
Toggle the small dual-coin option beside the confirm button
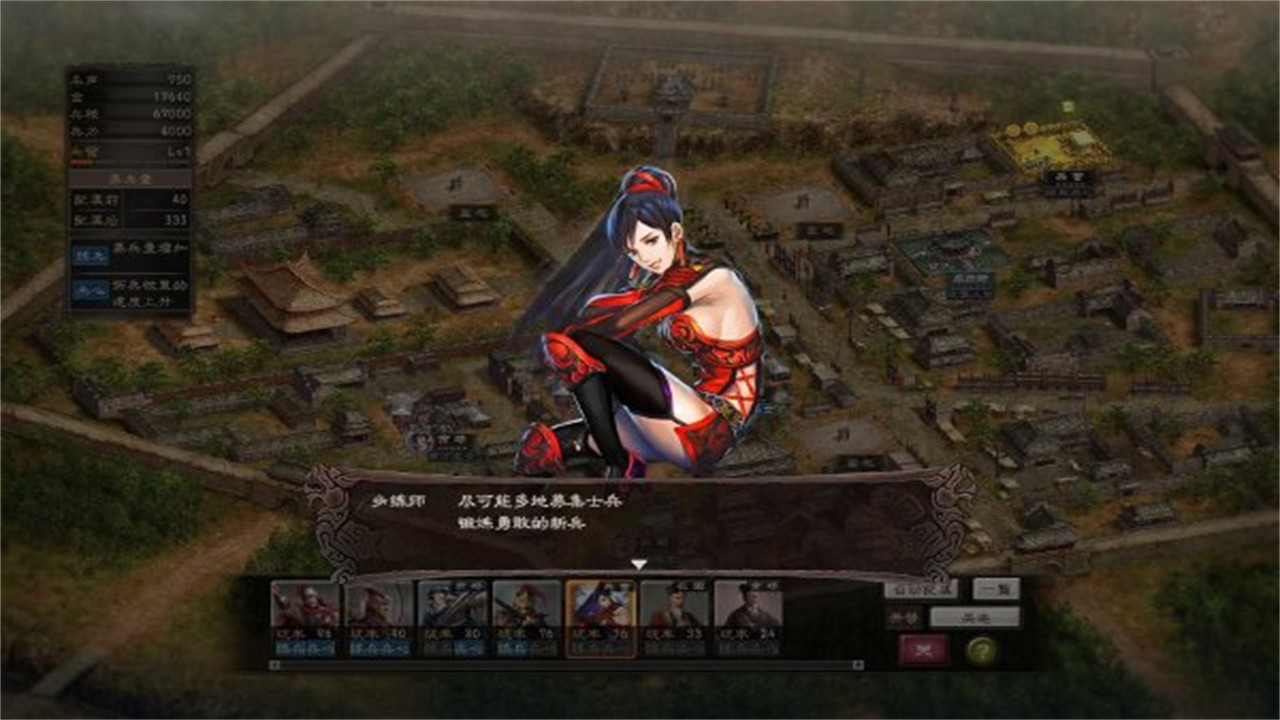pos(905,617)
